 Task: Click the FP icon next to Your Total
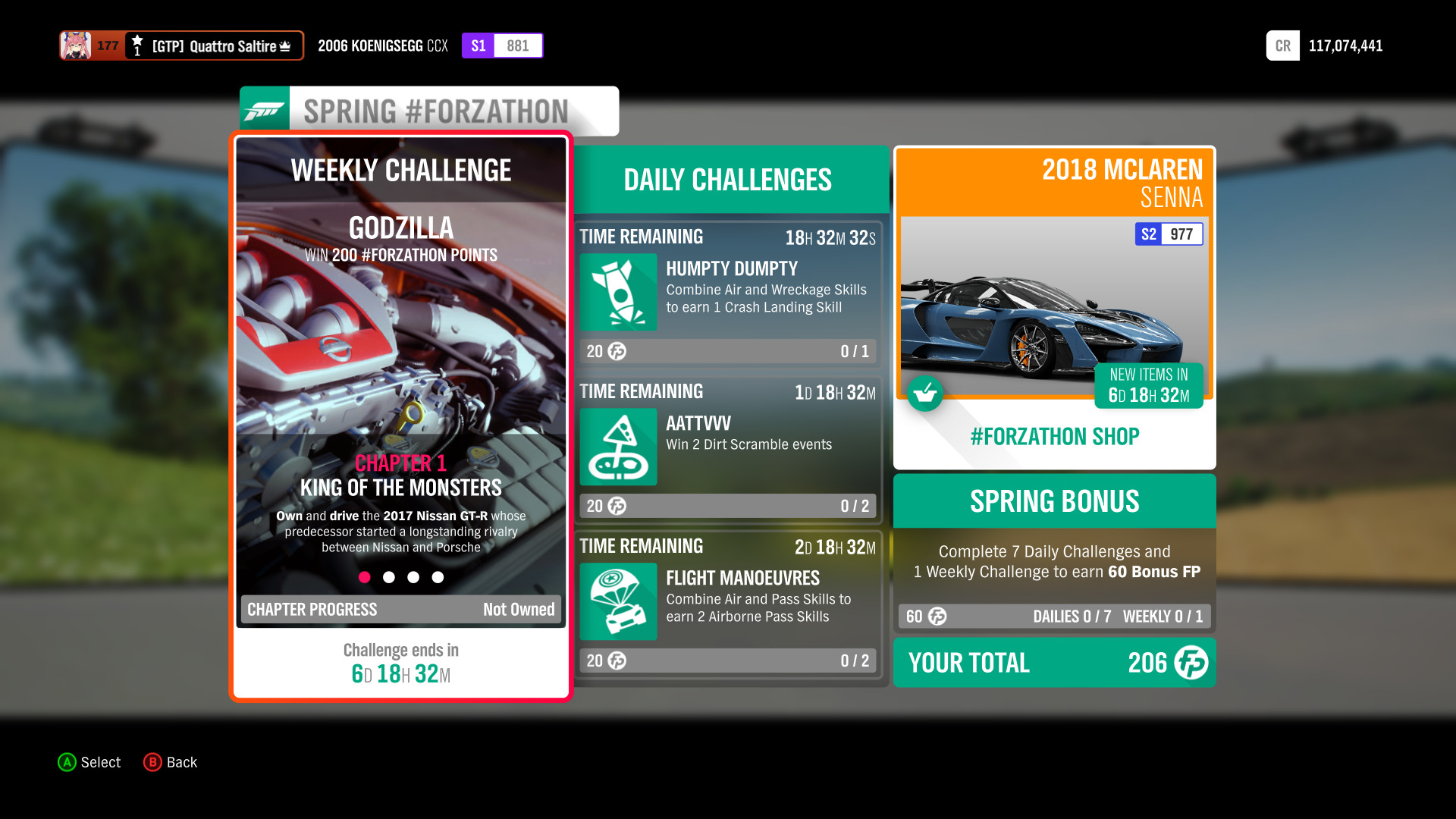pyautogui.click(x=1191, y=663)
